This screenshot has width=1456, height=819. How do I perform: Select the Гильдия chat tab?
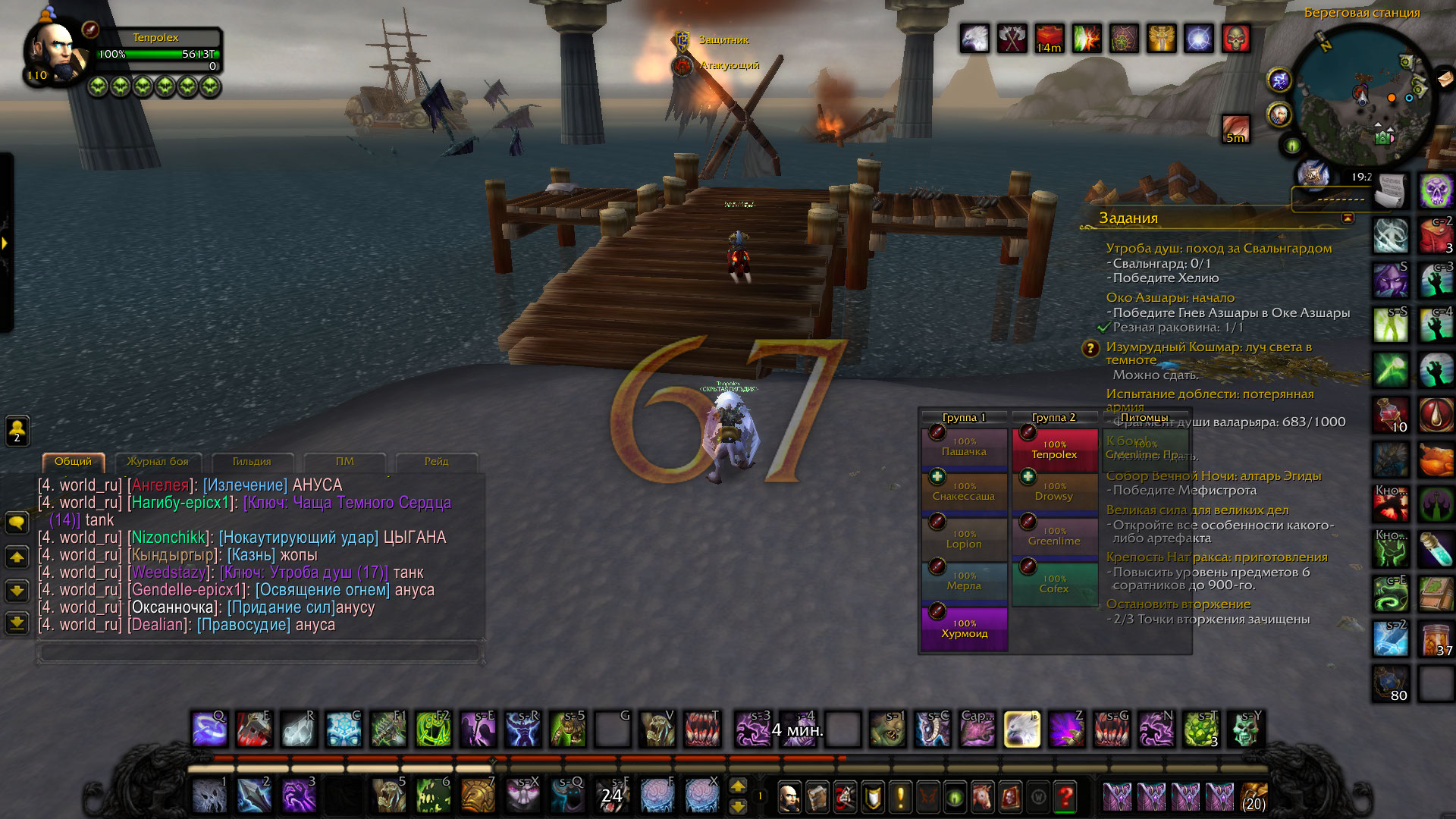coord(251,462)
